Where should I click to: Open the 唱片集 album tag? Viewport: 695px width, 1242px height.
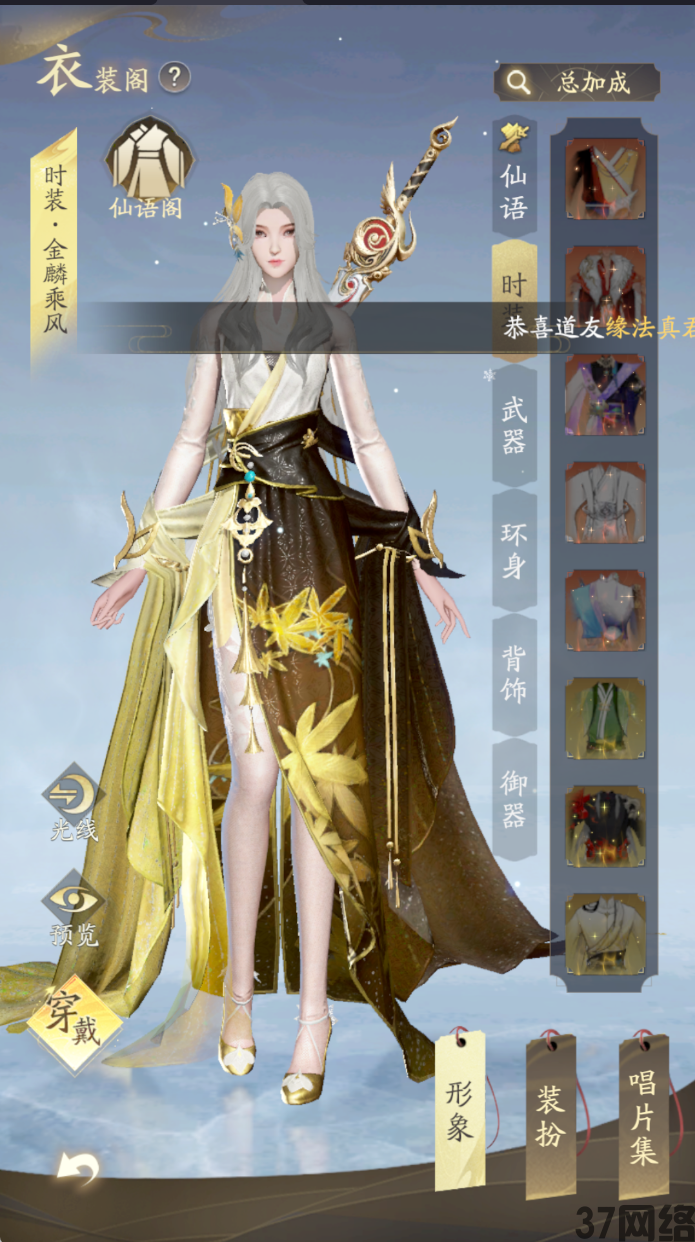[643, 1116]
